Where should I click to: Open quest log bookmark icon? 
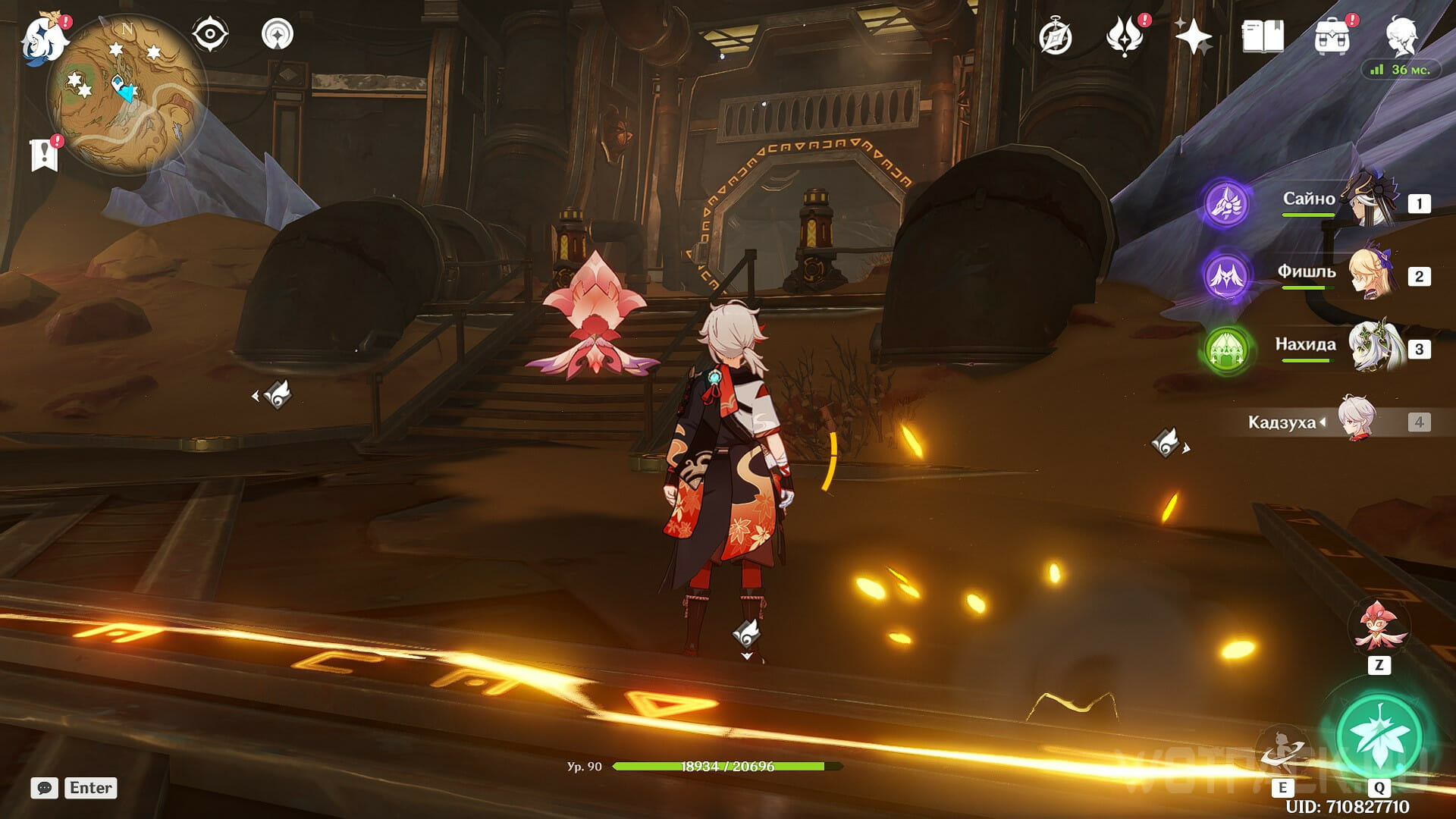click(x=45, y=155)
